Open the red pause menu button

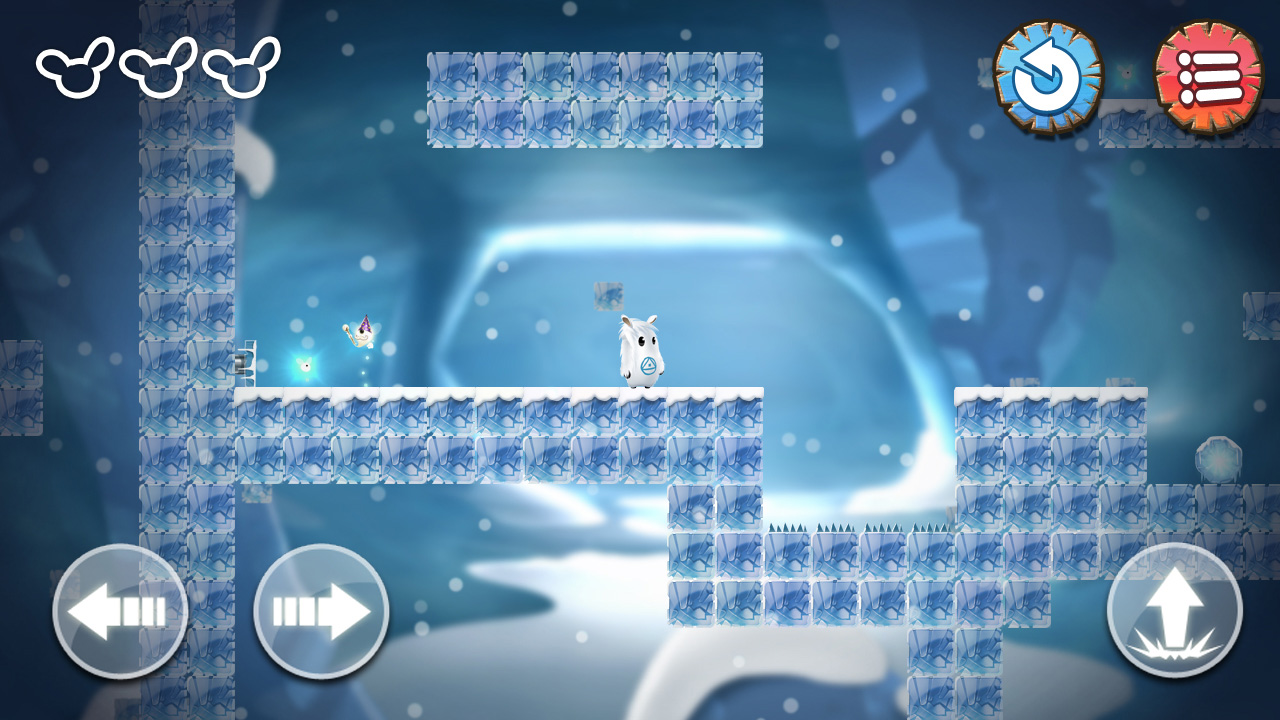[1209, 76]
